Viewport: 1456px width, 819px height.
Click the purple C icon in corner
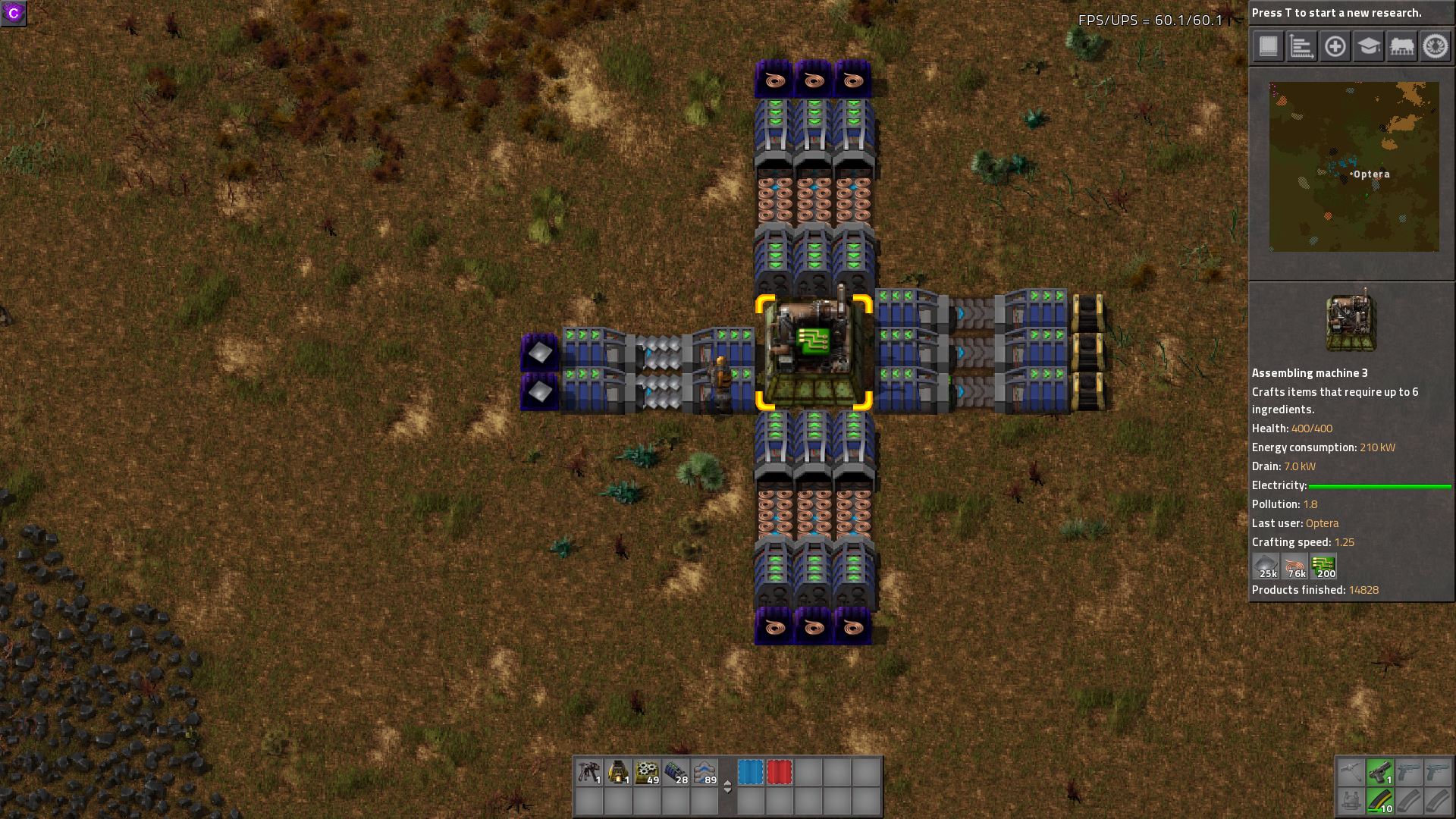point(14,13)
